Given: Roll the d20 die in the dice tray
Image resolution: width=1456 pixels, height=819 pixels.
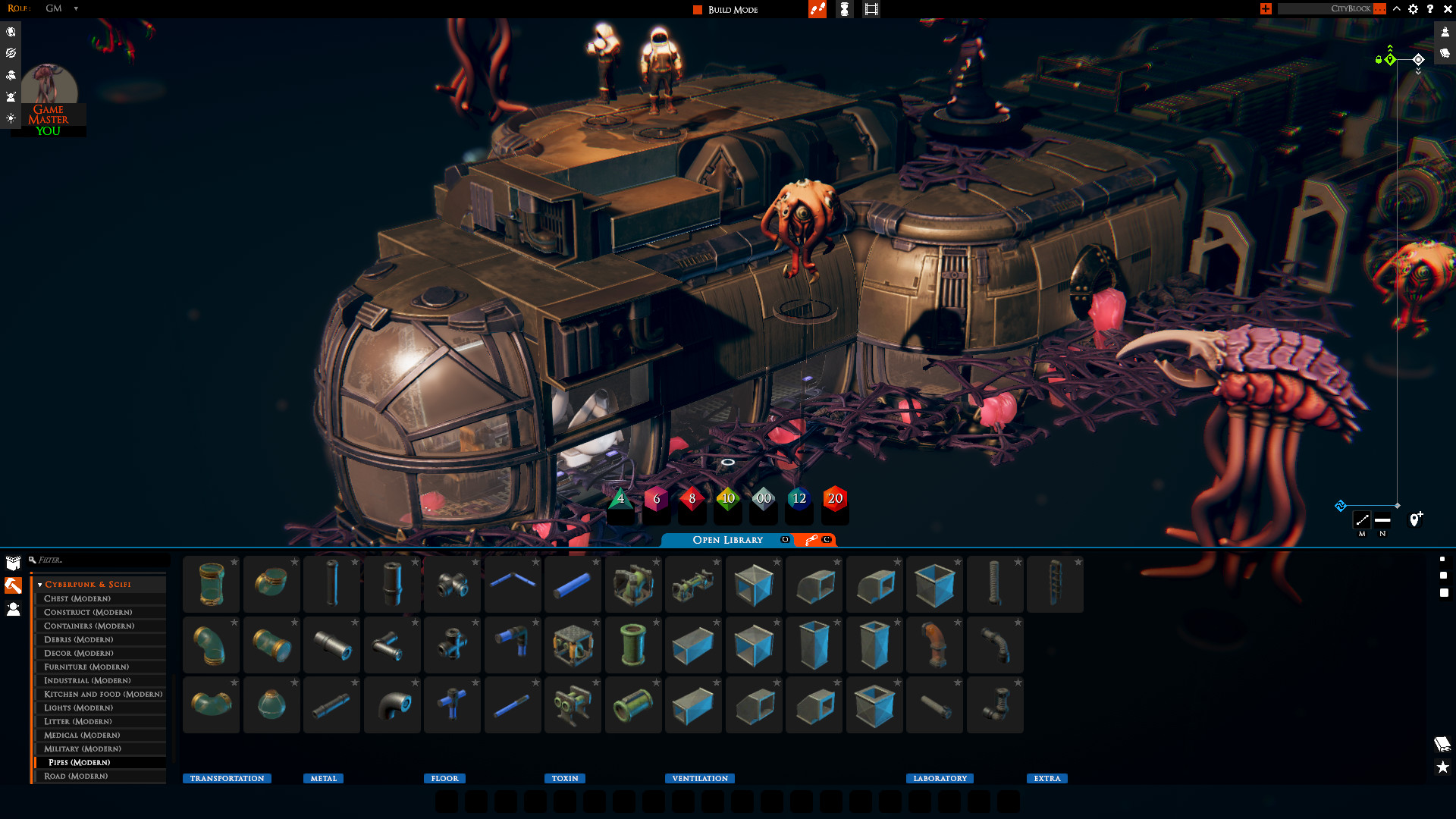Looking at the screenshot, I should pos(834,498).
